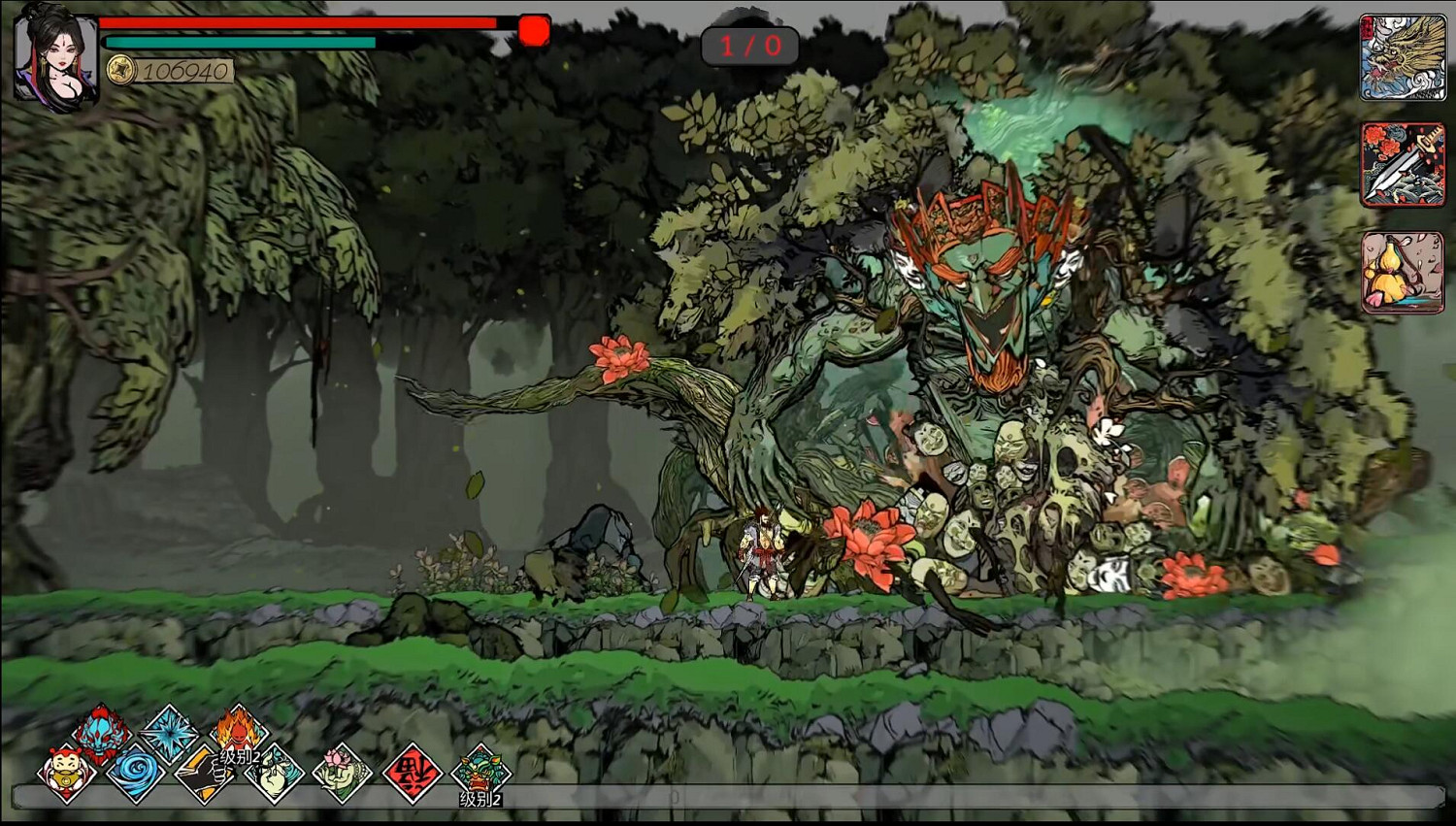Click the heroine character portrait
The height and width of the screenshot is (826, 1456).
56,58
